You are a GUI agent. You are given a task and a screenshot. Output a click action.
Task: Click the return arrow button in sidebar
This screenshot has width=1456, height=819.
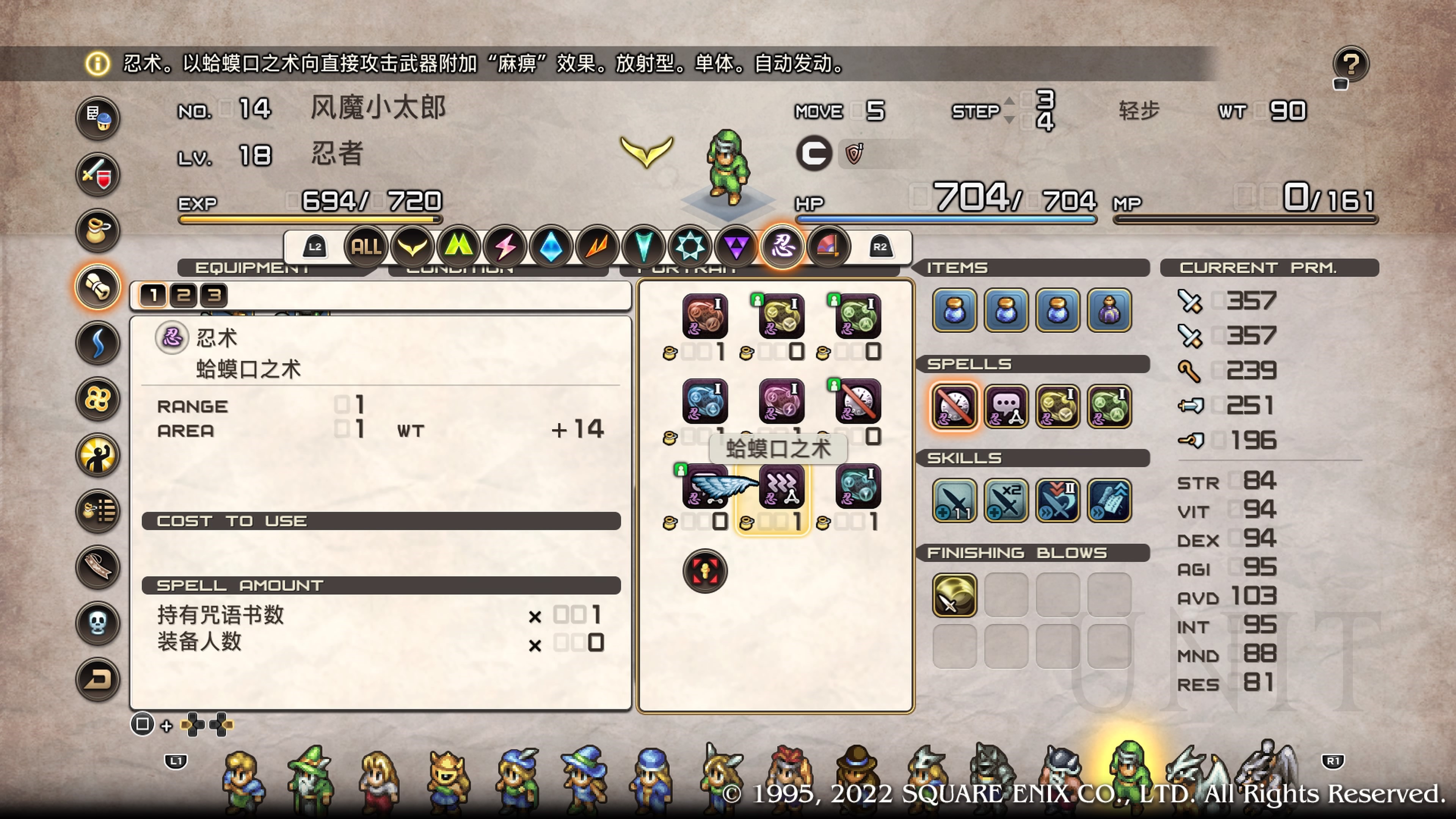click(97, 679)
